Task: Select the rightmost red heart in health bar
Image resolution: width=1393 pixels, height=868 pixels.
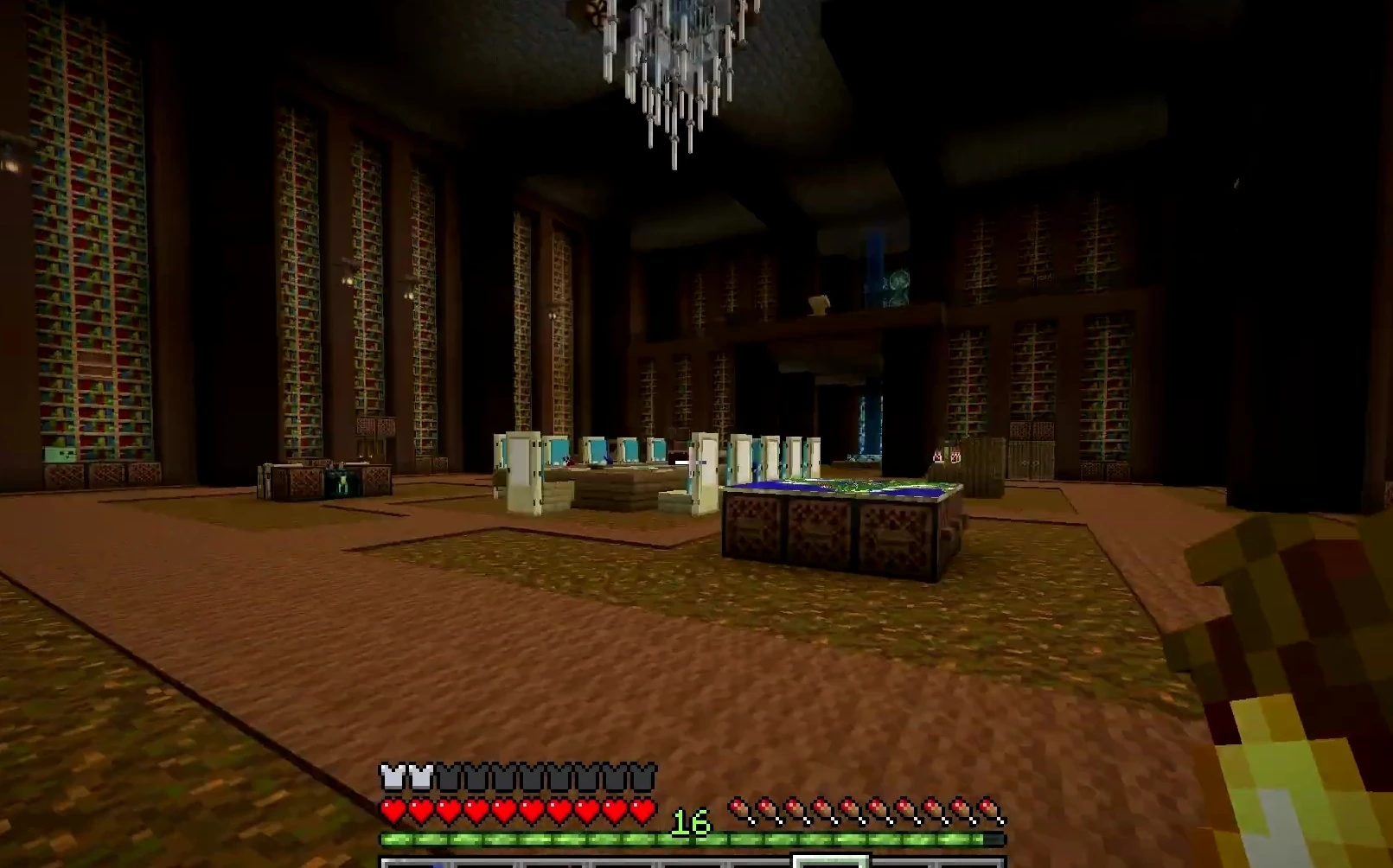Action: tap(641, 811)
